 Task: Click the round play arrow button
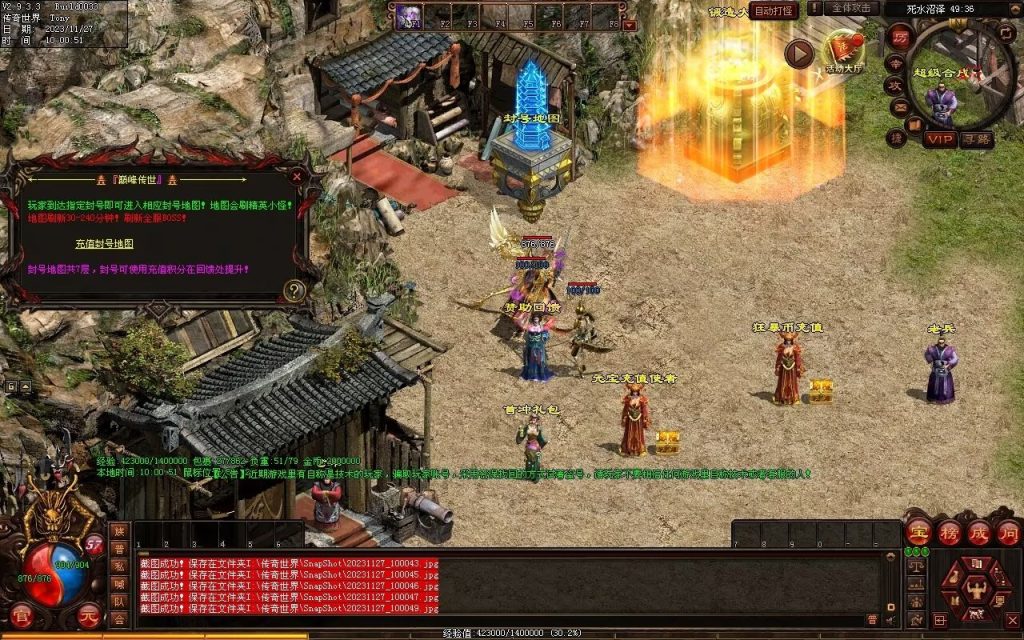coord(799,54)
